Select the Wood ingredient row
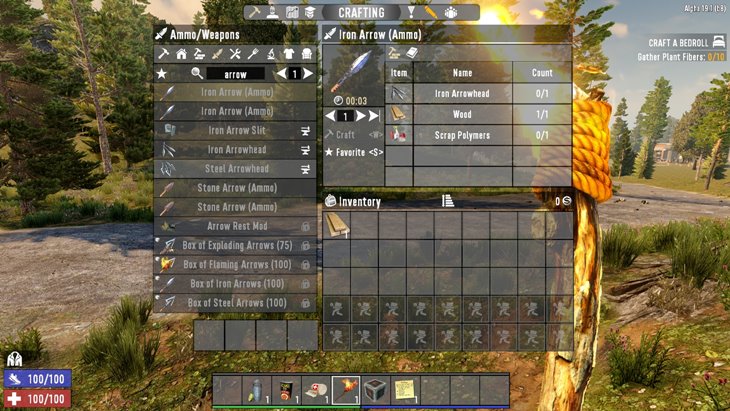730x411 pixels. pyautogui.click(x=462, y=114)
